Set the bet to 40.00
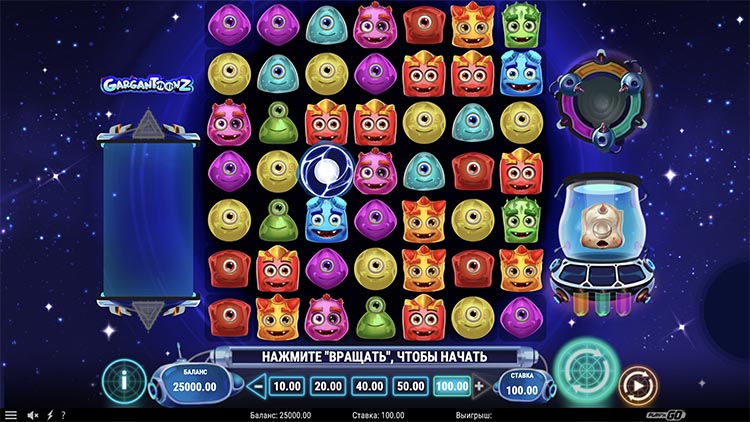Screen dimensions: 750x422 tap(368, 386)
